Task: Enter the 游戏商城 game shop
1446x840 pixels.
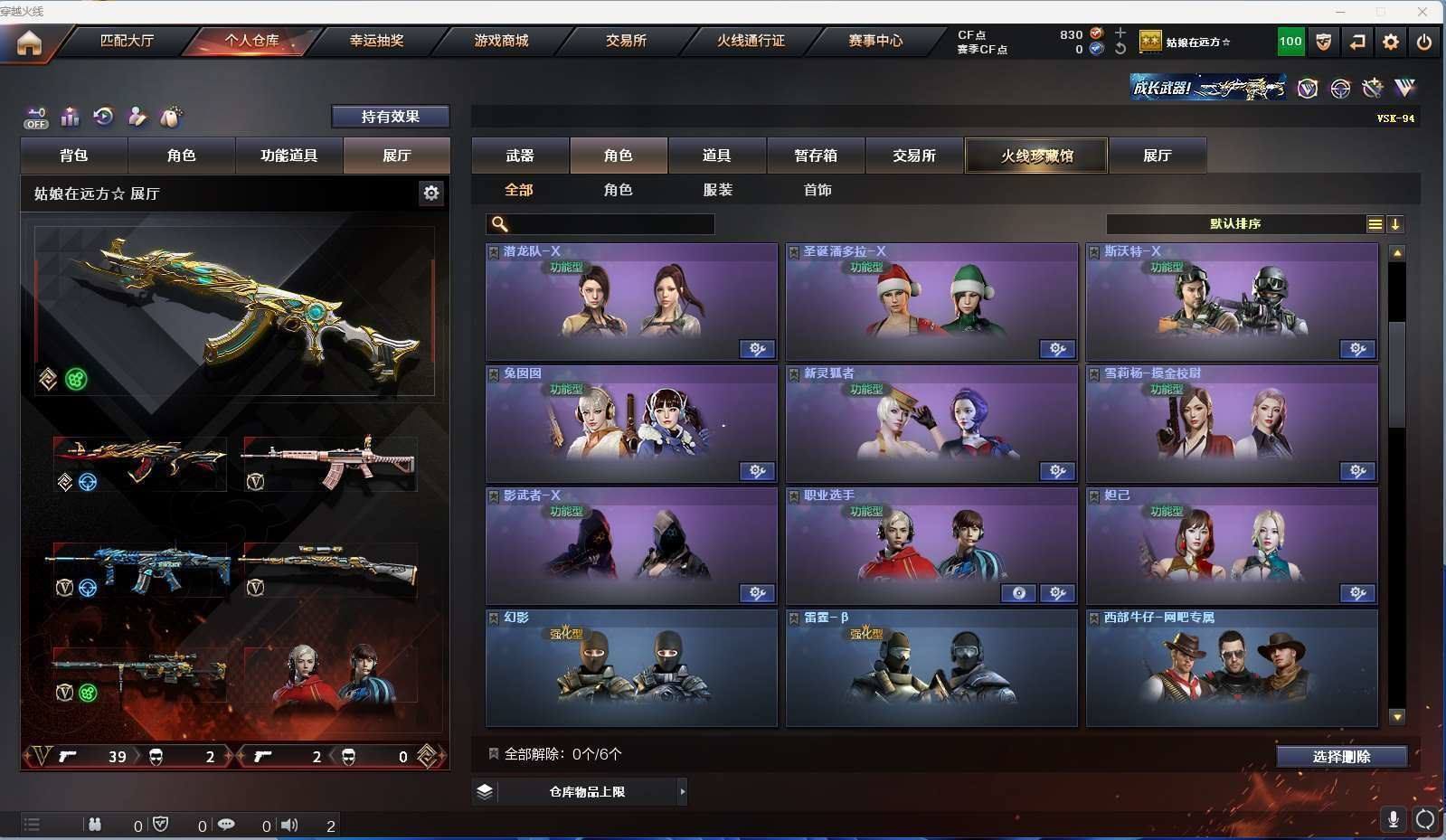Action: tap(501, 41)
